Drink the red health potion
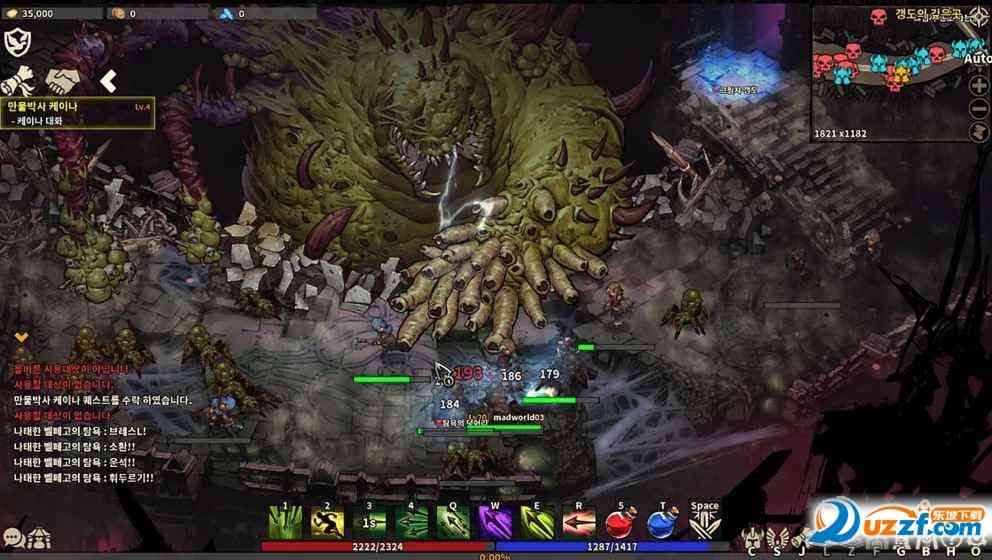This screenshot has width=992, height=560. point(621,521)
